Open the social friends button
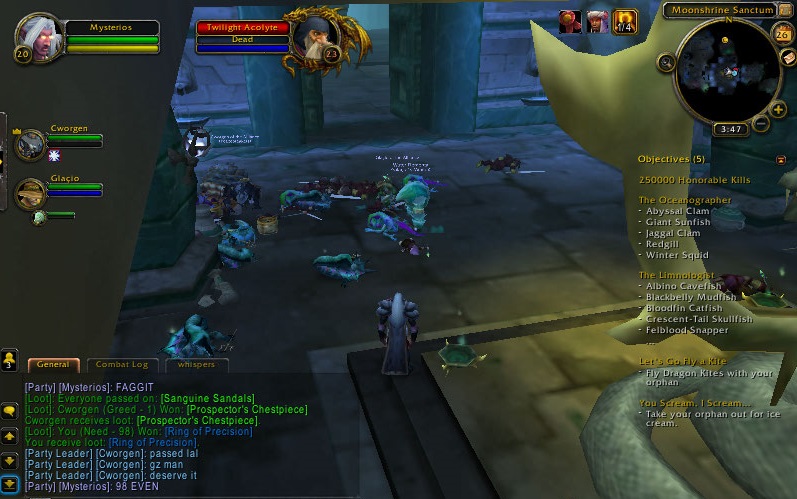The height and width of the screenshot is (499, 797). click(x=9, y=359)
